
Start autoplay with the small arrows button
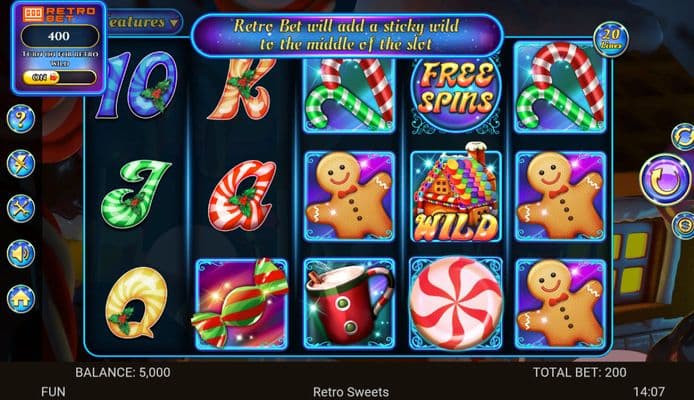(x=683, y=135)
